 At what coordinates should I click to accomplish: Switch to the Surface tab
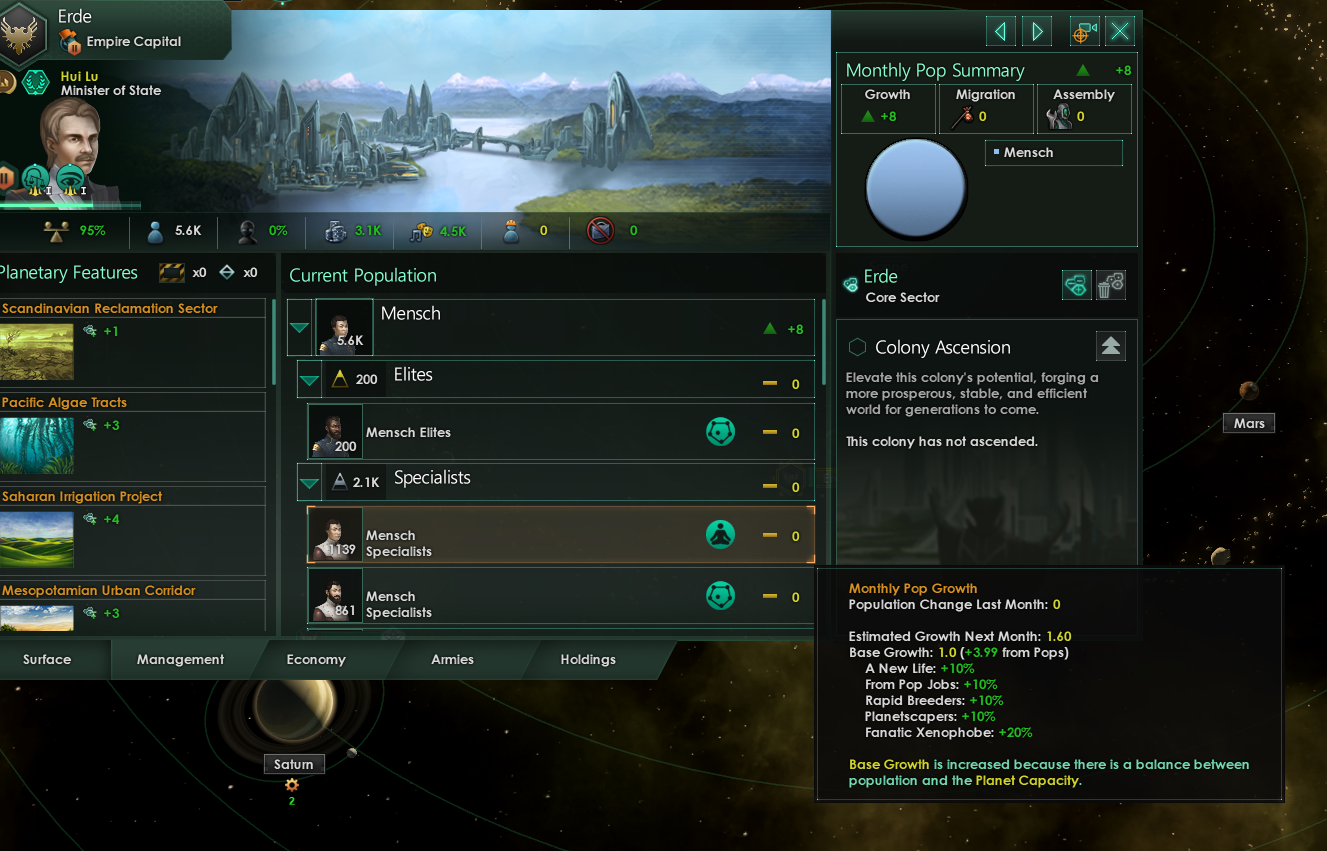point(47,659)
